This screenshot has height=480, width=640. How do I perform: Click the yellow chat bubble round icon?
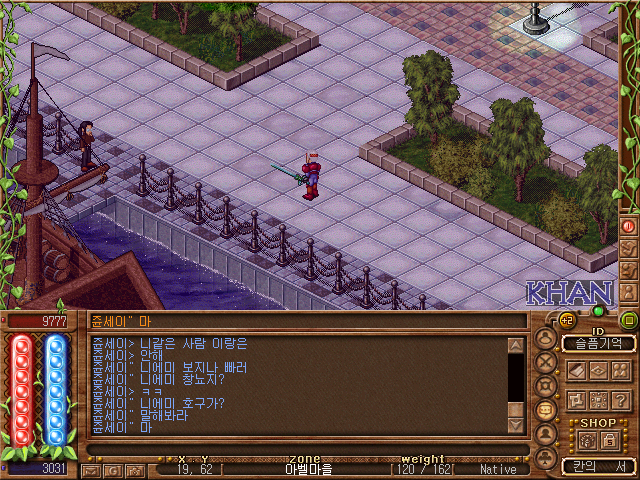546,410
